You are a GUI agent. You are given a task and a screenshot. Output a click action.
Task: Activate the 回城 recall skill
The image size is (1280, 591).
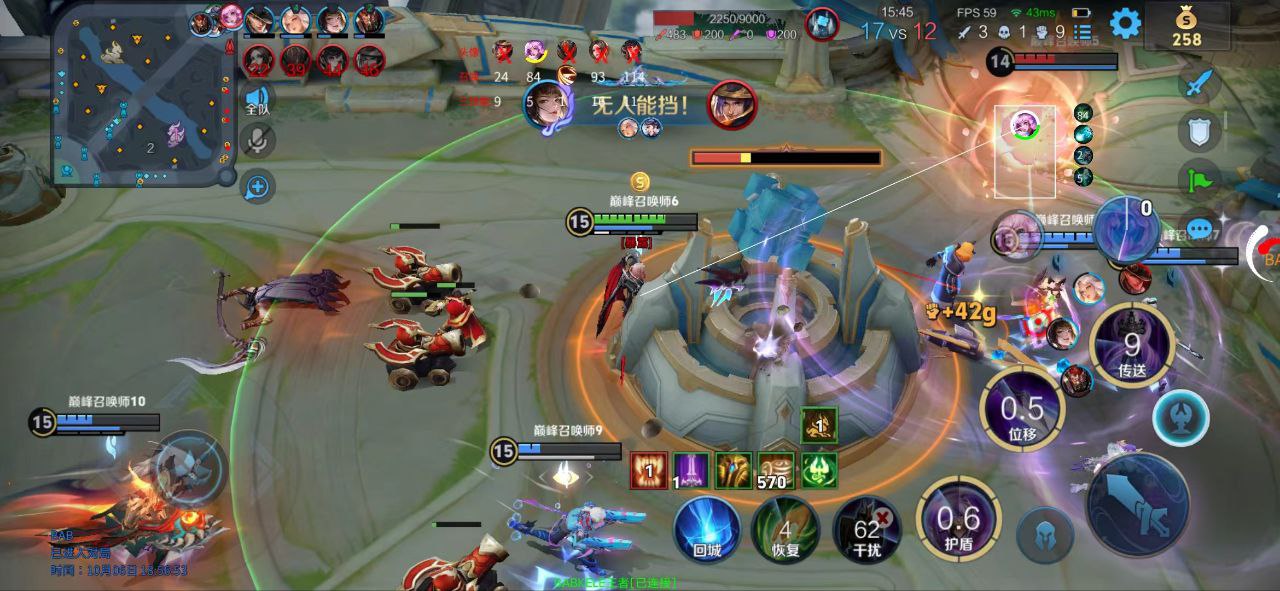click(x=707, y=528)
